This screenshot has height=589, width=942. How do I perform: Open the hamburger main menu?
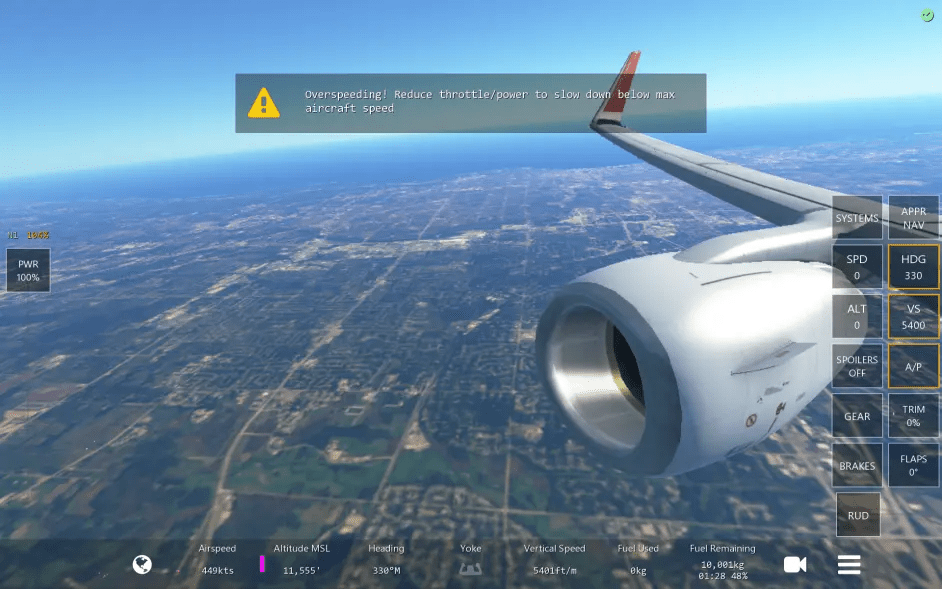849,565
